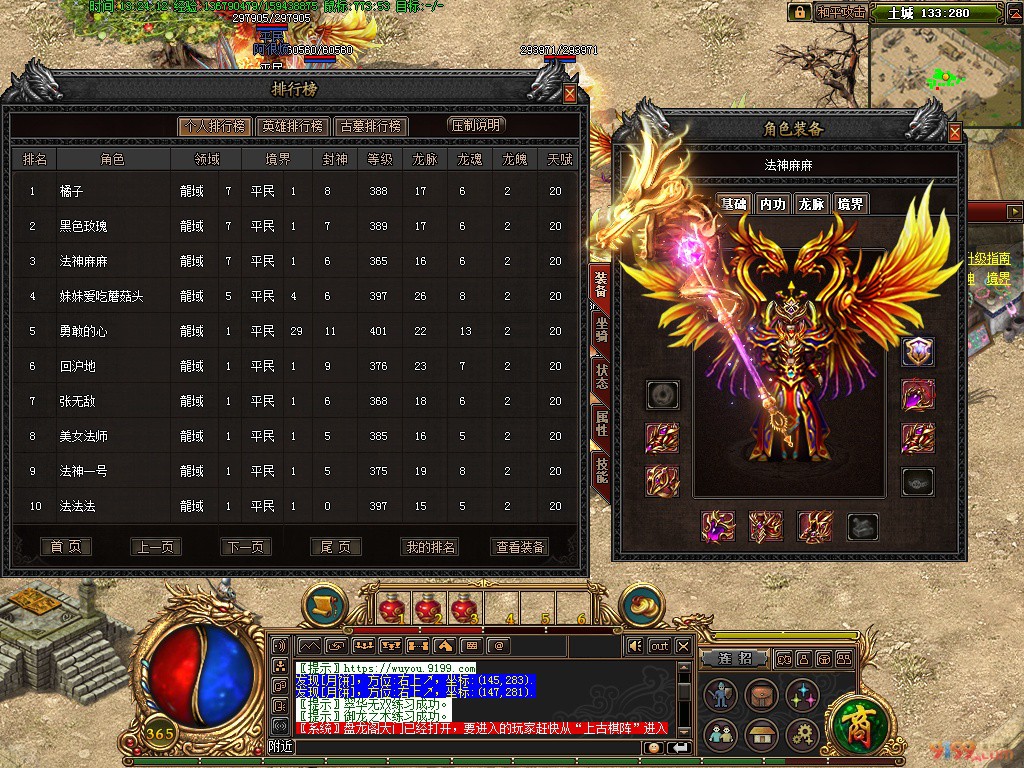
Task: Close the 排行榜 ranking window
Action: (x=570, y=94)
